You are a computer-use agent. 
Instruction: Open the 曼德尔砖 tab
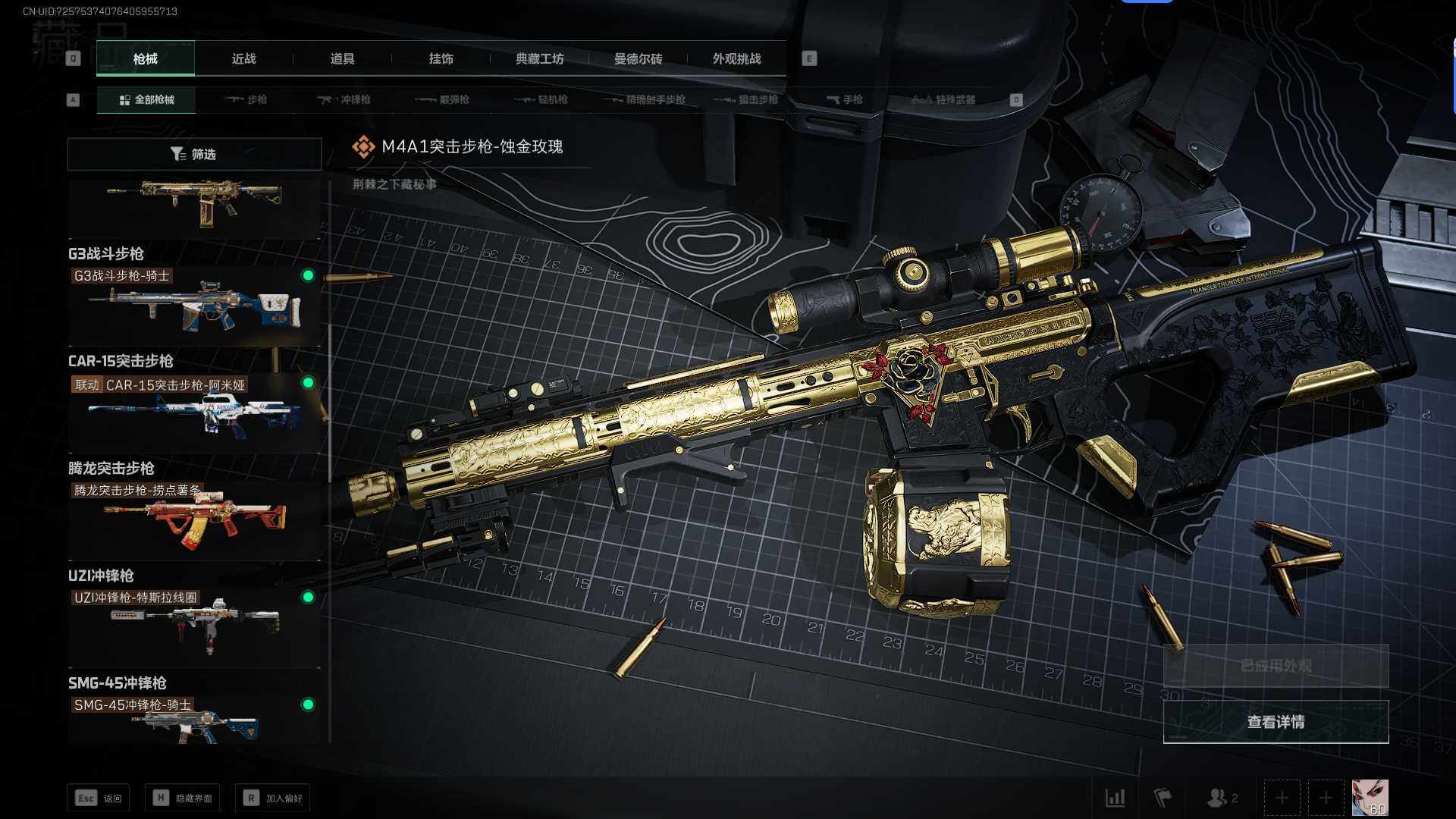click(638, 58)
